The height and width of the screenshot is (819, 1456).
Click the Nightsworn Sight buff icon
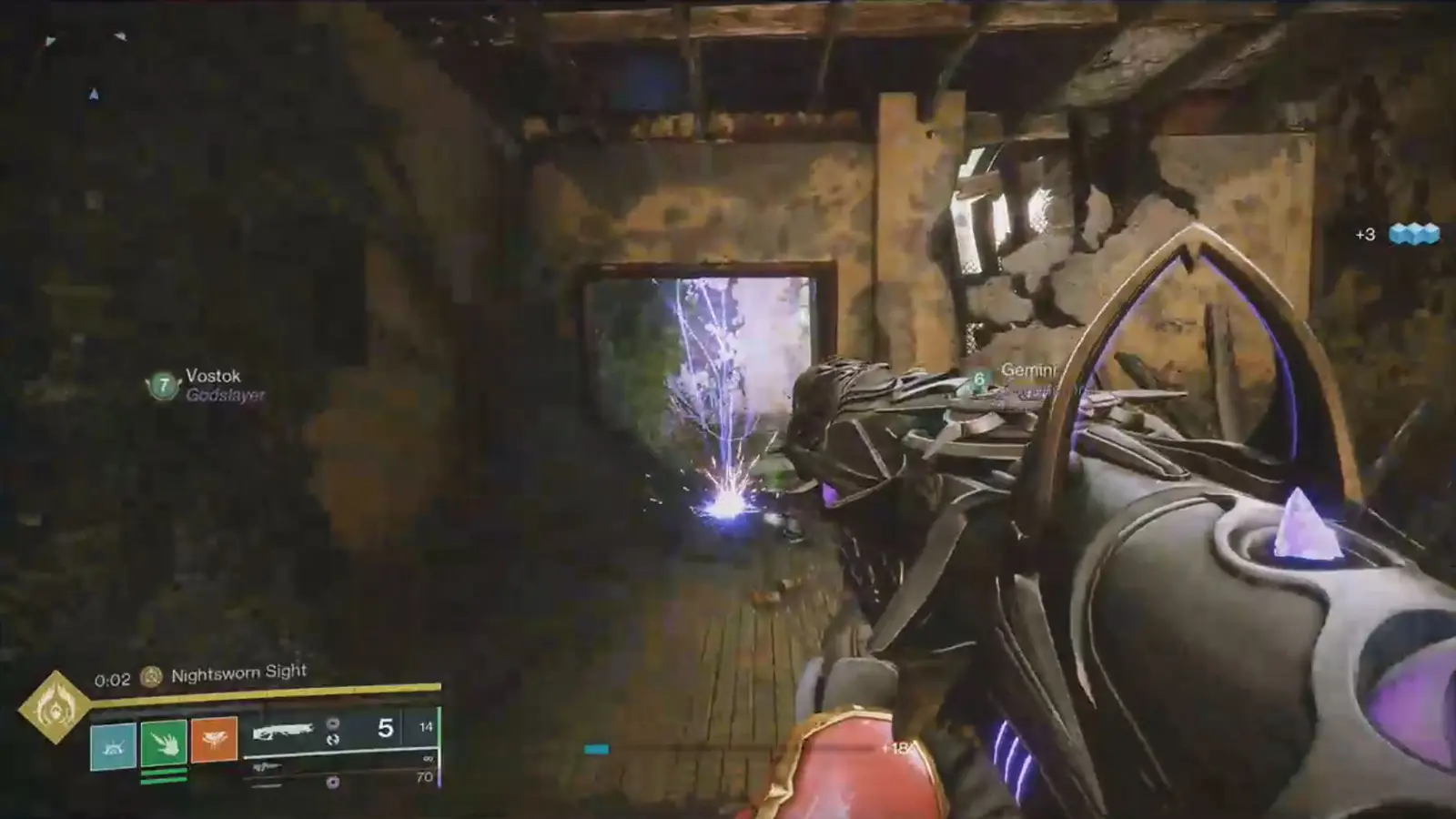[x=151, y=675]
